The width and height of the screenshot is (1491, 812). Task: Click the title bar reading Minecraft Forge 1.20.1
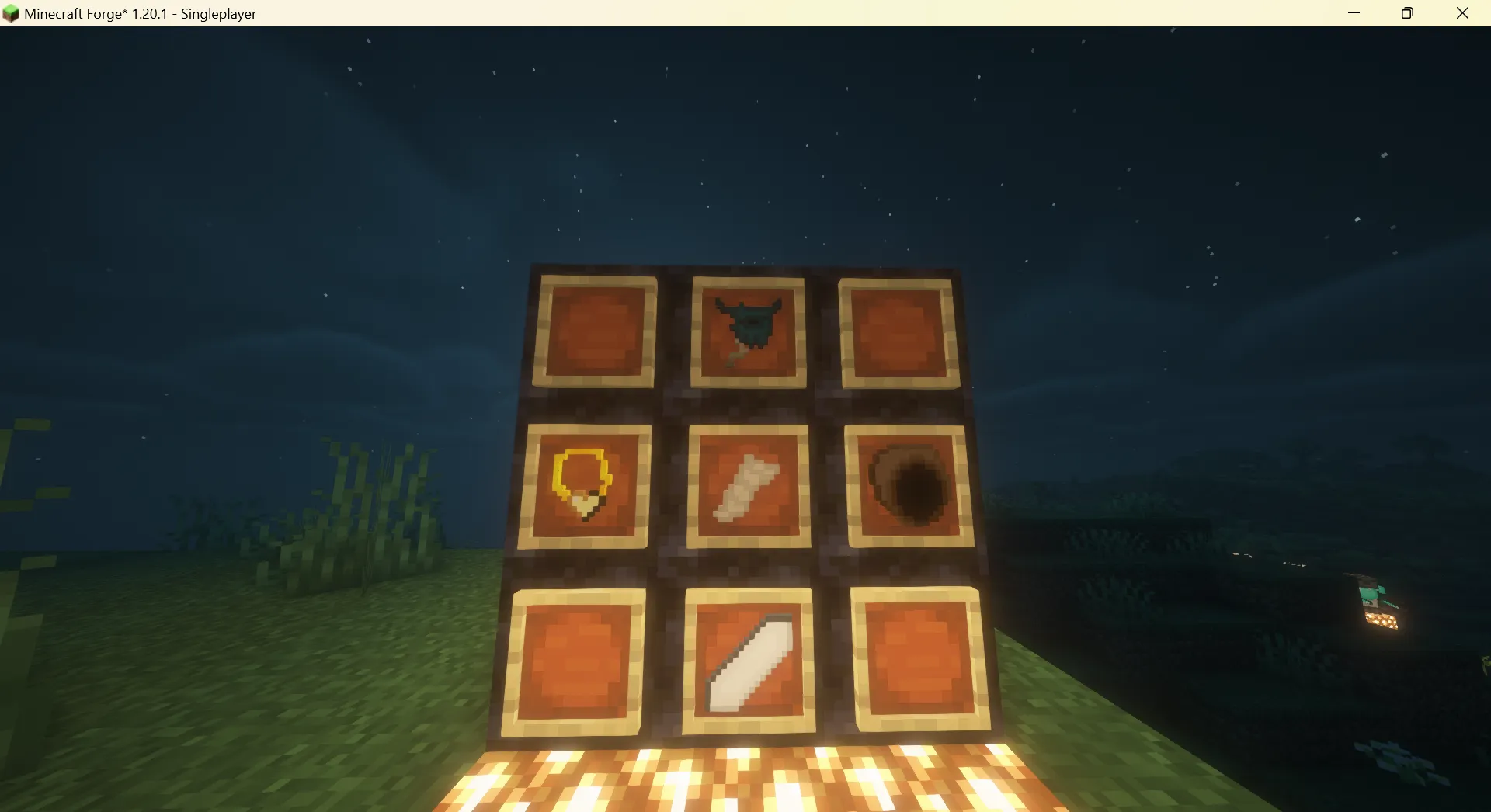(140, 13)
